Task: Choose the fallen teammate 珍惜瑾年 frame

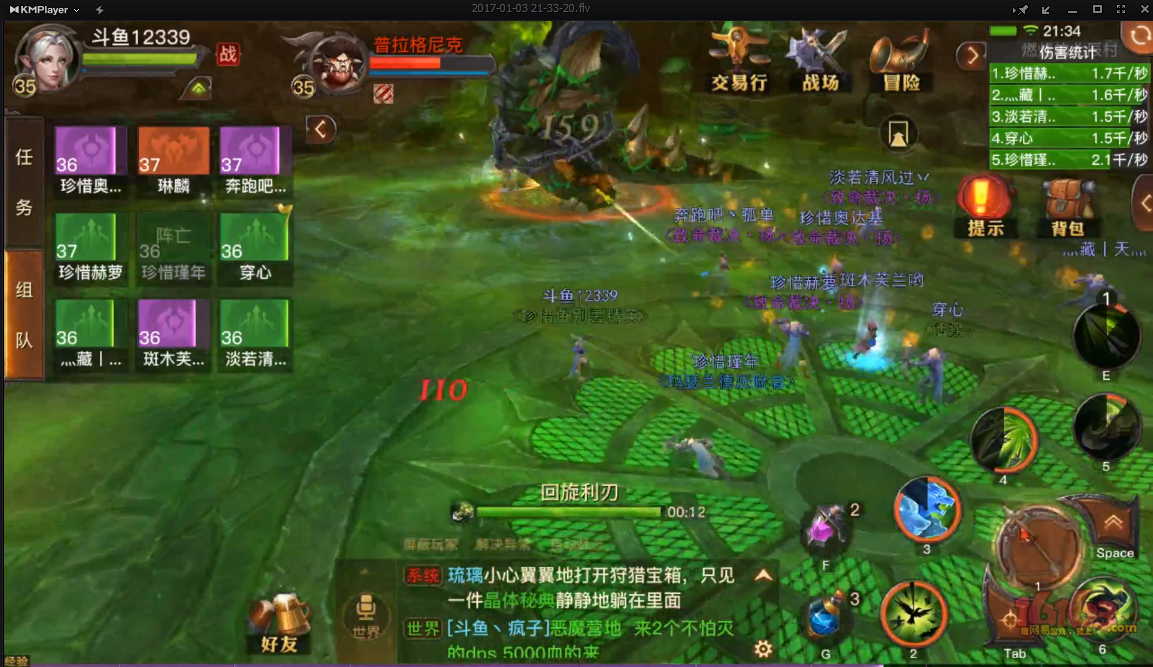Action: [173, 247]
